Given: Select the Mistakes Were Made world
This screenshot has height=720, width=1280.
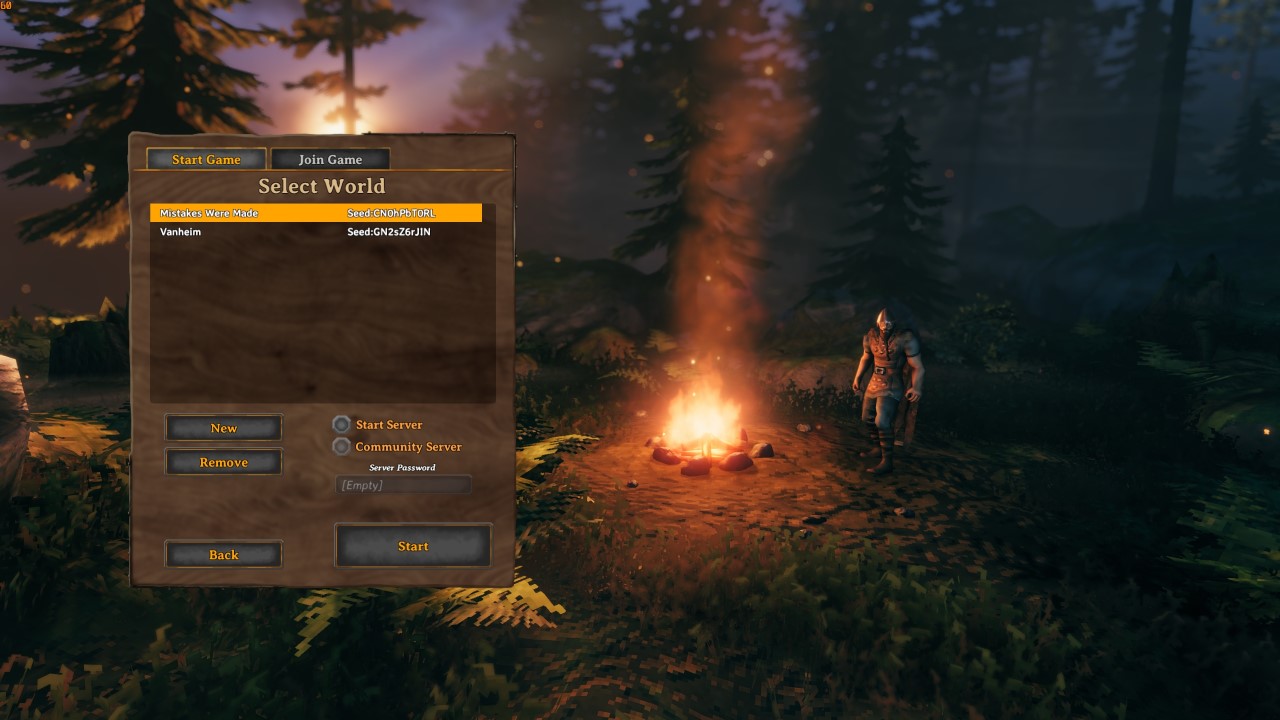Looking at the screenshot, I should click(x=250, y=212).
